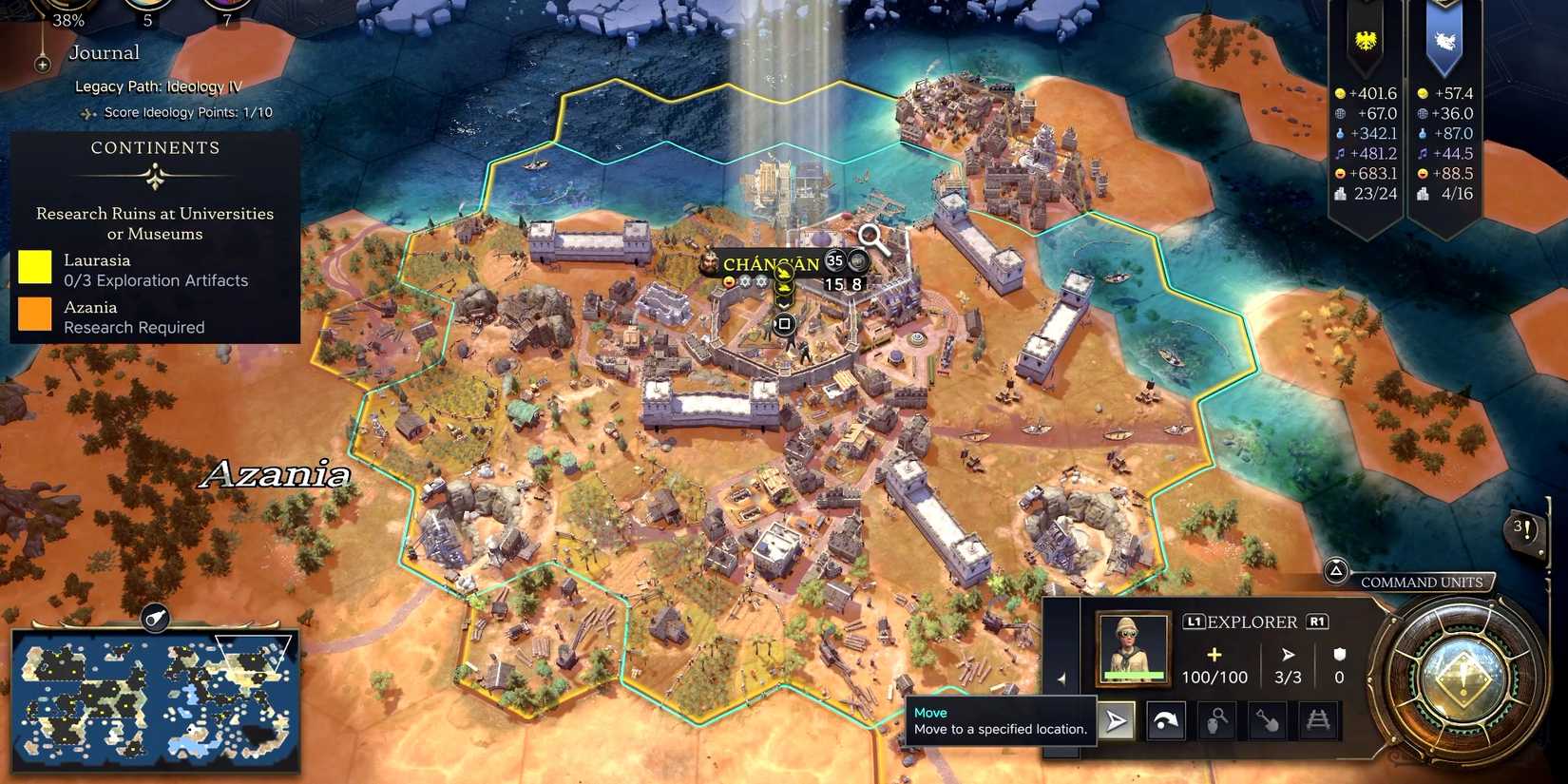Select the Move action for the Explorer
This screenshot has width=1568, height=784.
point(1116,720)
